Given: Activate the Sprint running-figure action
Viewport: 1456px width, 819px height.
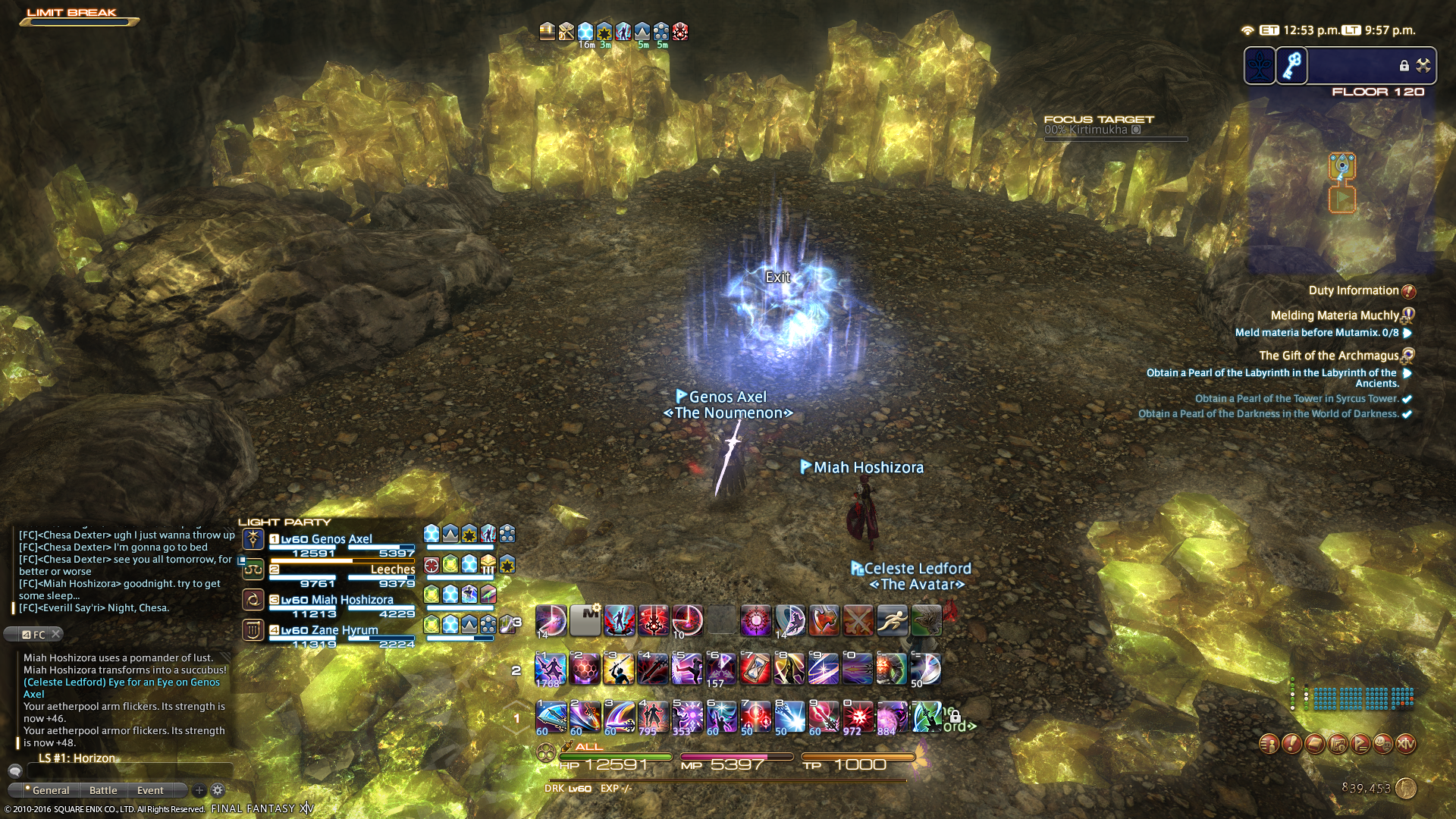Looking at the screenshot, I should 892,620.
